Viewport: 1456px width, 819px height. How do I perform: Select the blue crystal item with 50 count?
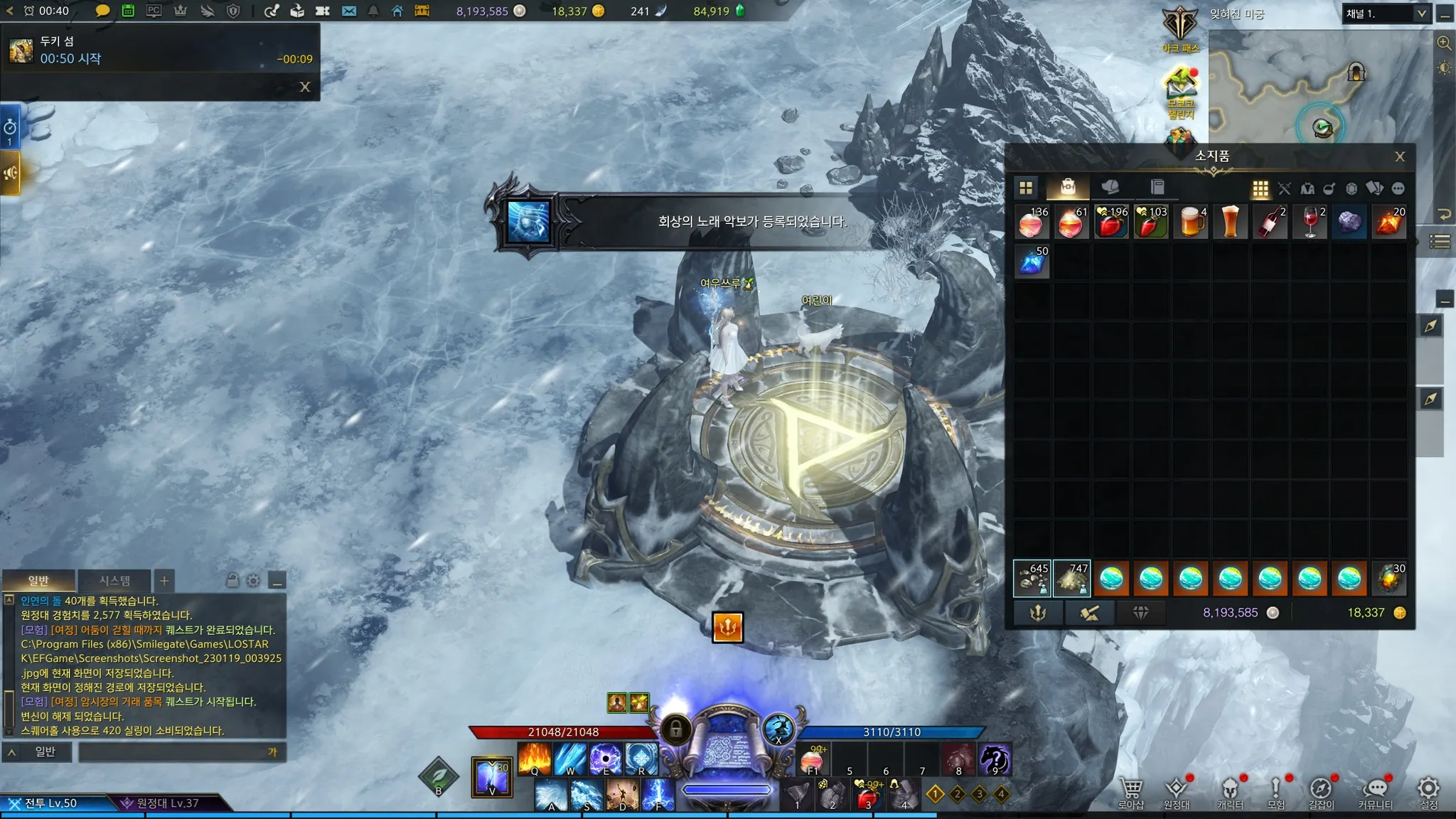click(1032, 262)
